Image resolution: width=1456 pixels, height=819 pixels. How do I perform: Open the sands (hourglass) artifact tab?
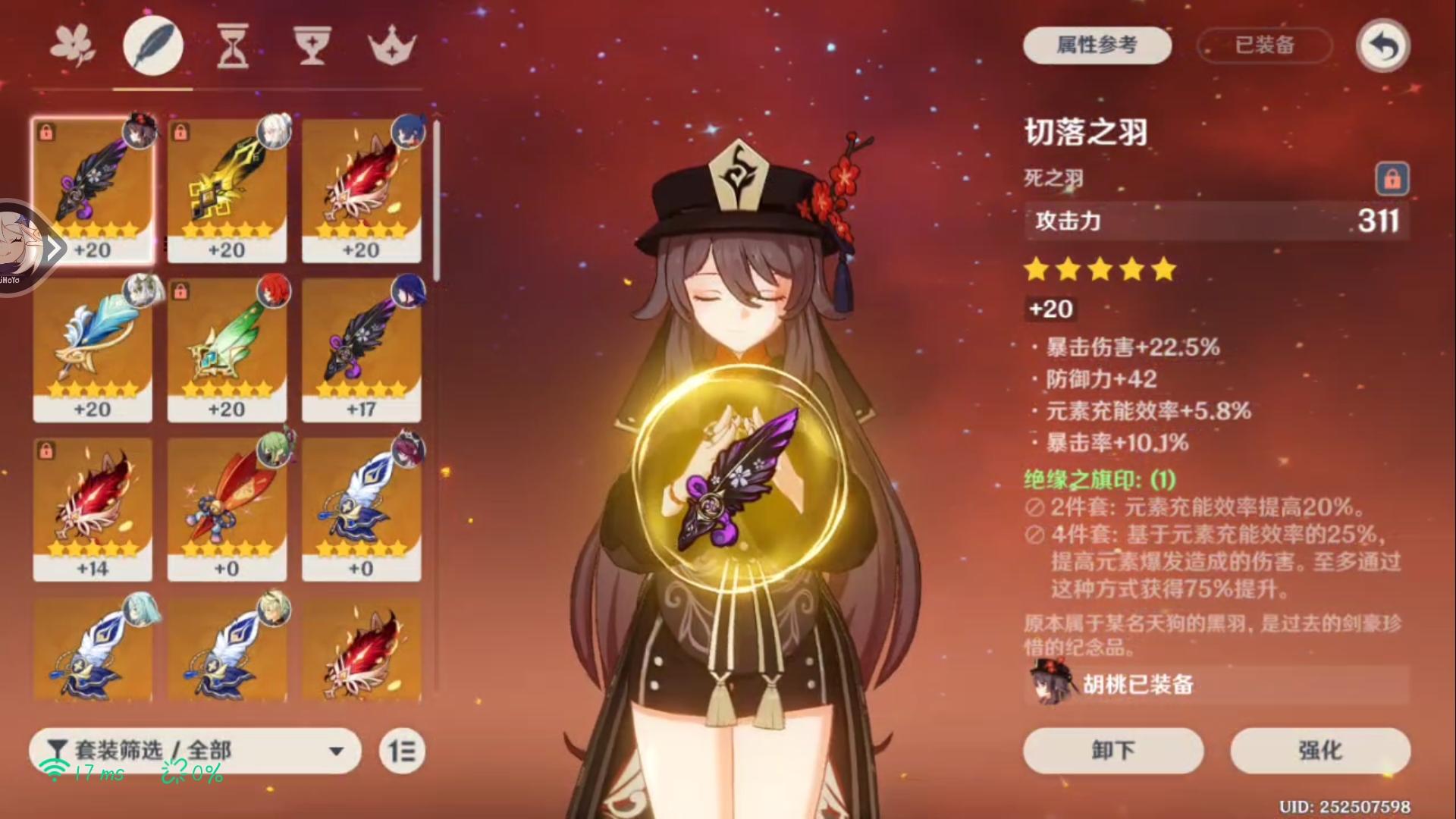click(x=232, y=45)
